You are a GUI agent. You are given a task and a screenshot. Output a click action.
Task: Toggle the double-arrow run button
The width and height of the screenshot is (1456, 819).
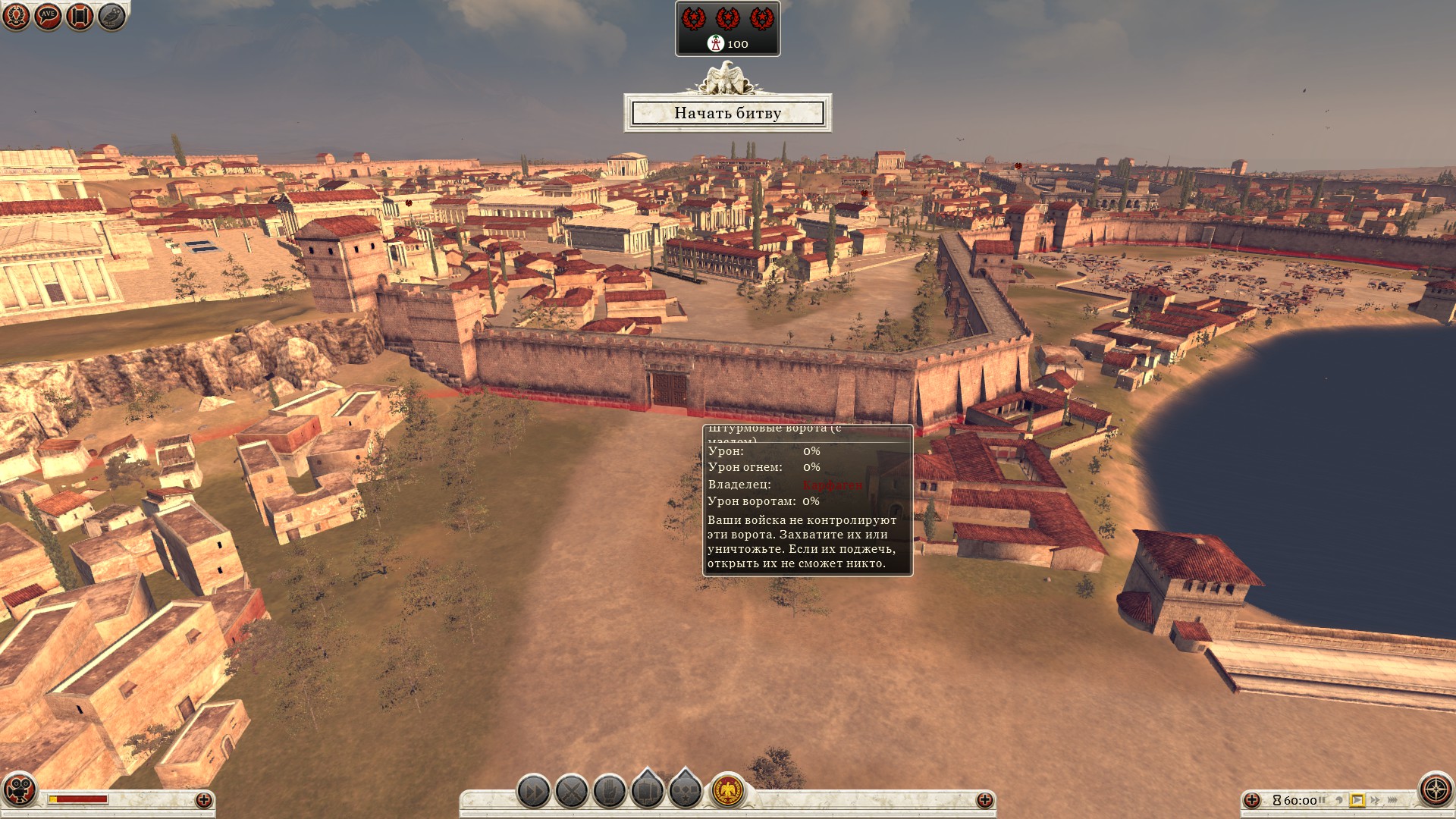[534, 792]
